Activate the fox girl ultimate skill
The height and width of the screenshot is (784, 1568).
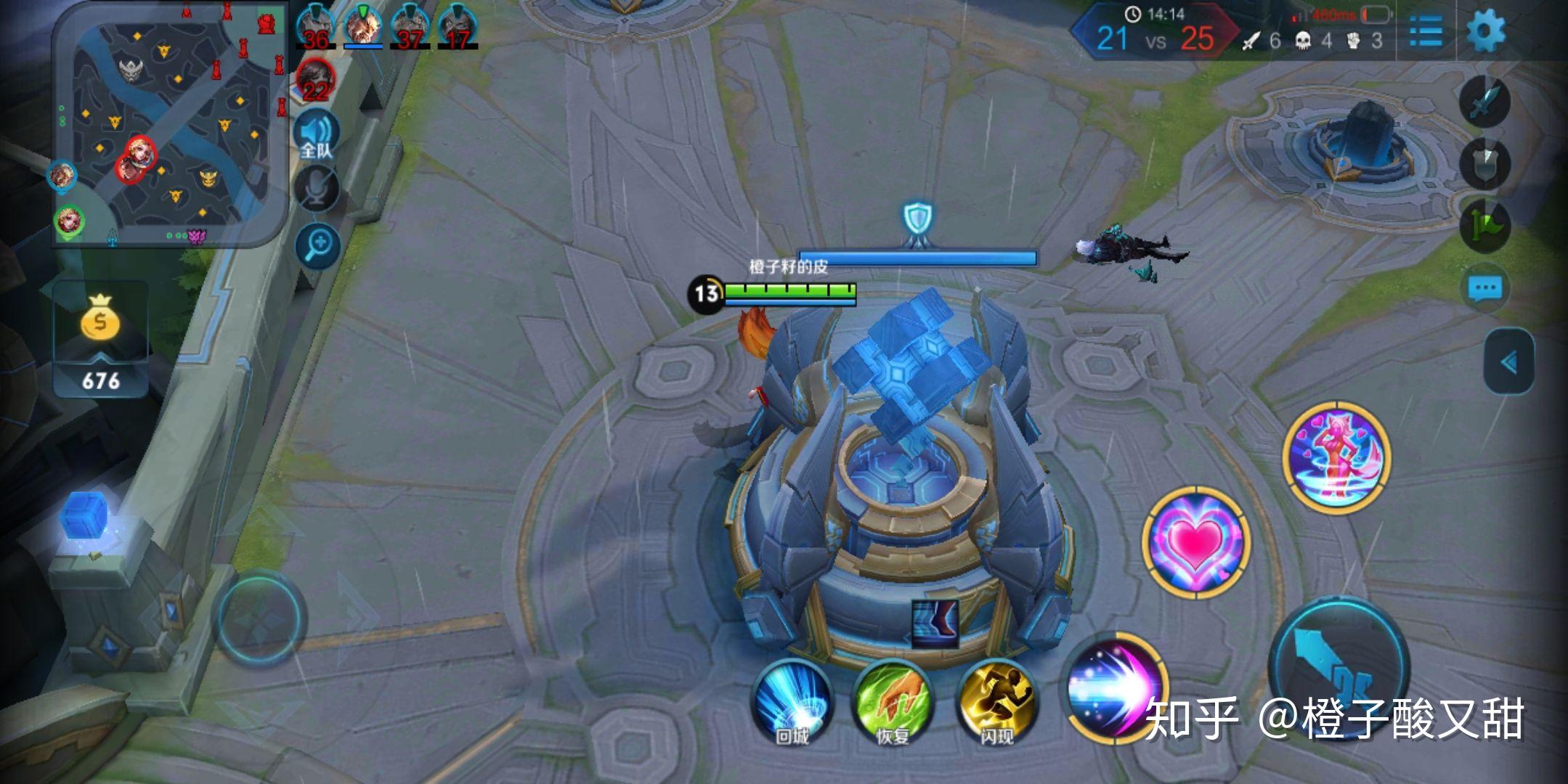click(x=1336, y=457)
